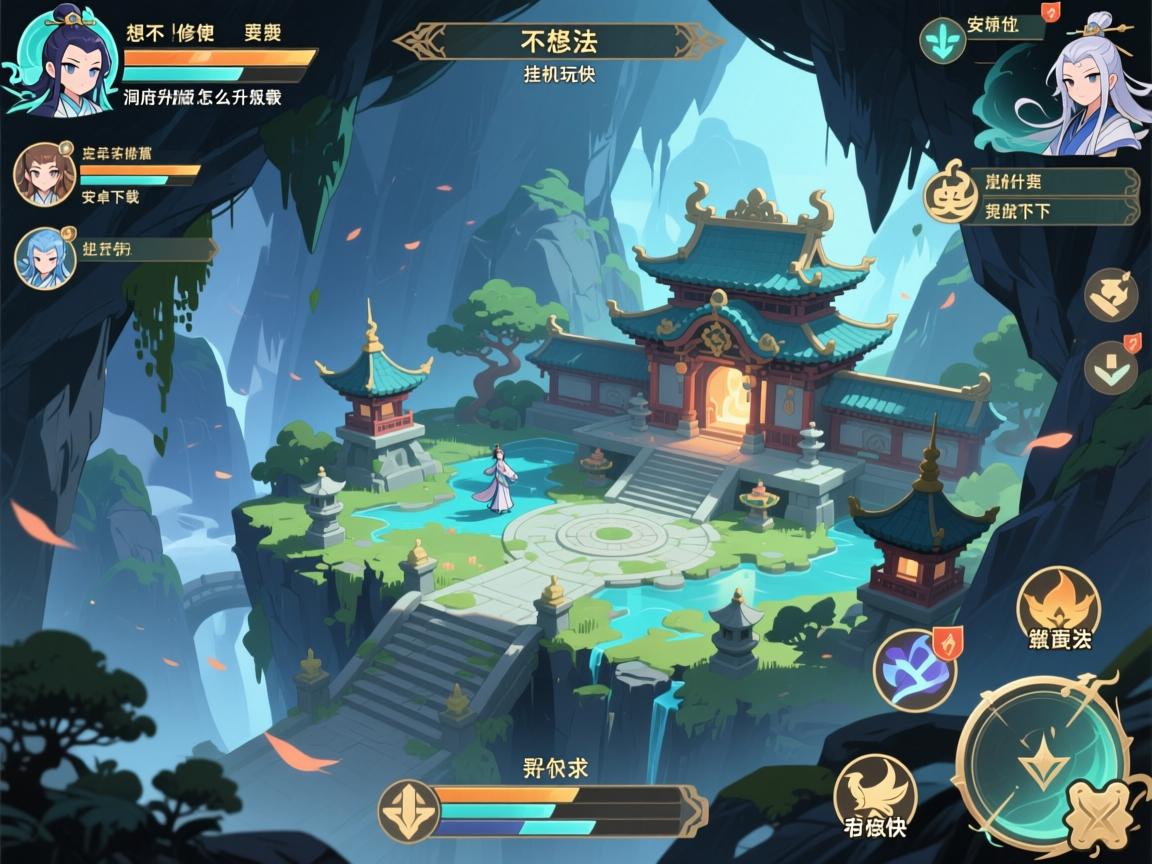Open the ornate title banner at top

coord(559,42)
